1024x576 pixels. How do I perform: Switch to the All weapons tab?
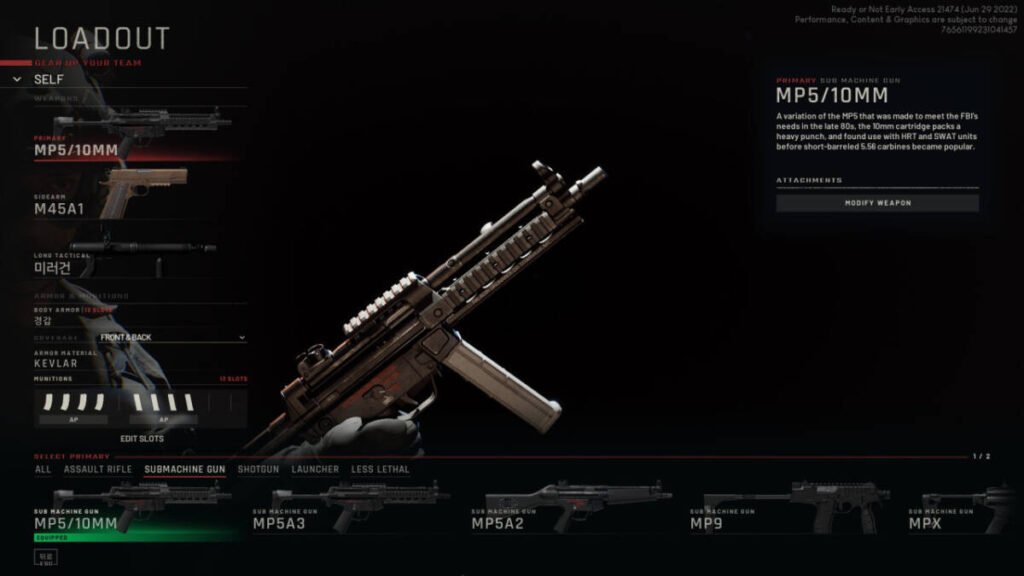point(43,469)
